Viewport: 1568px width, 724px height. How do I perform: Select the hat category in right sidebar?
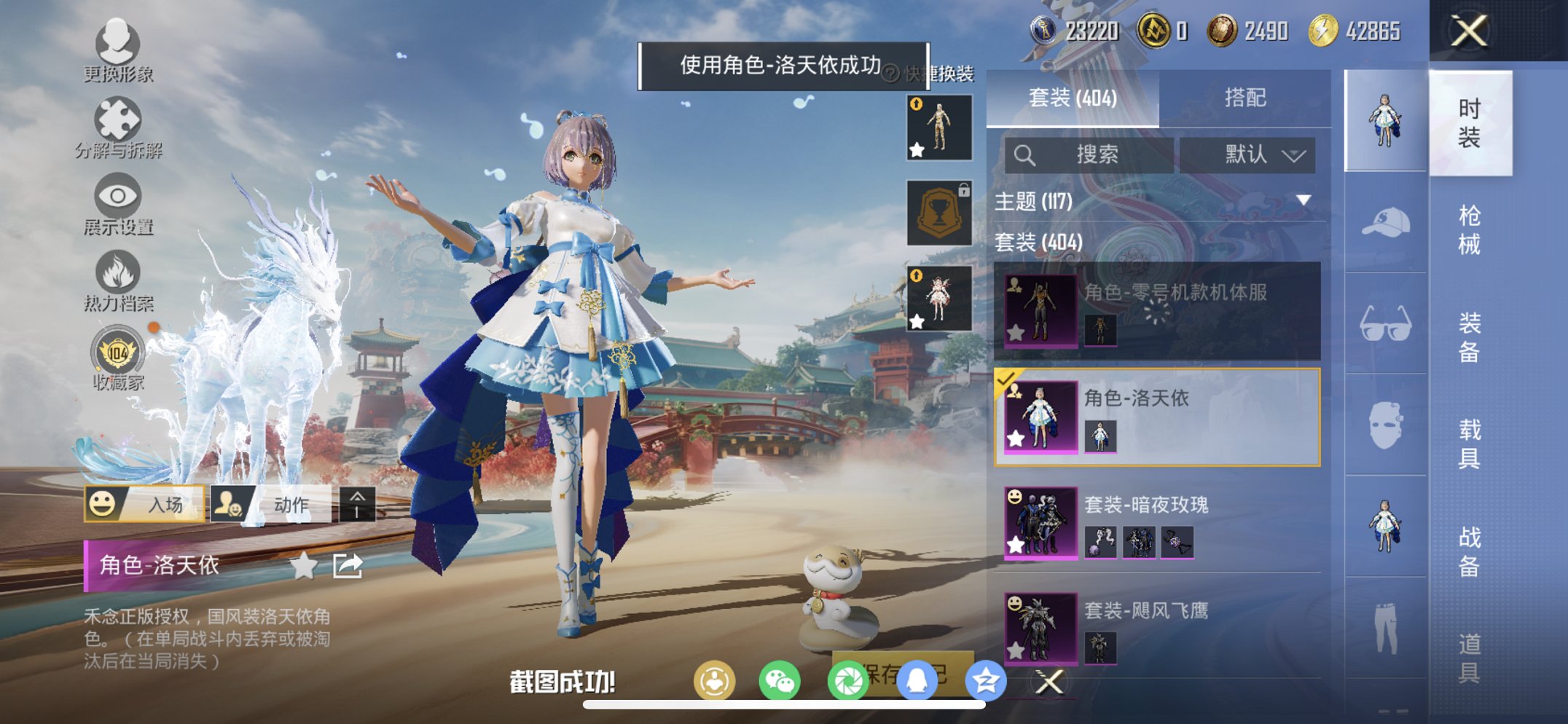coord(1383,224)
